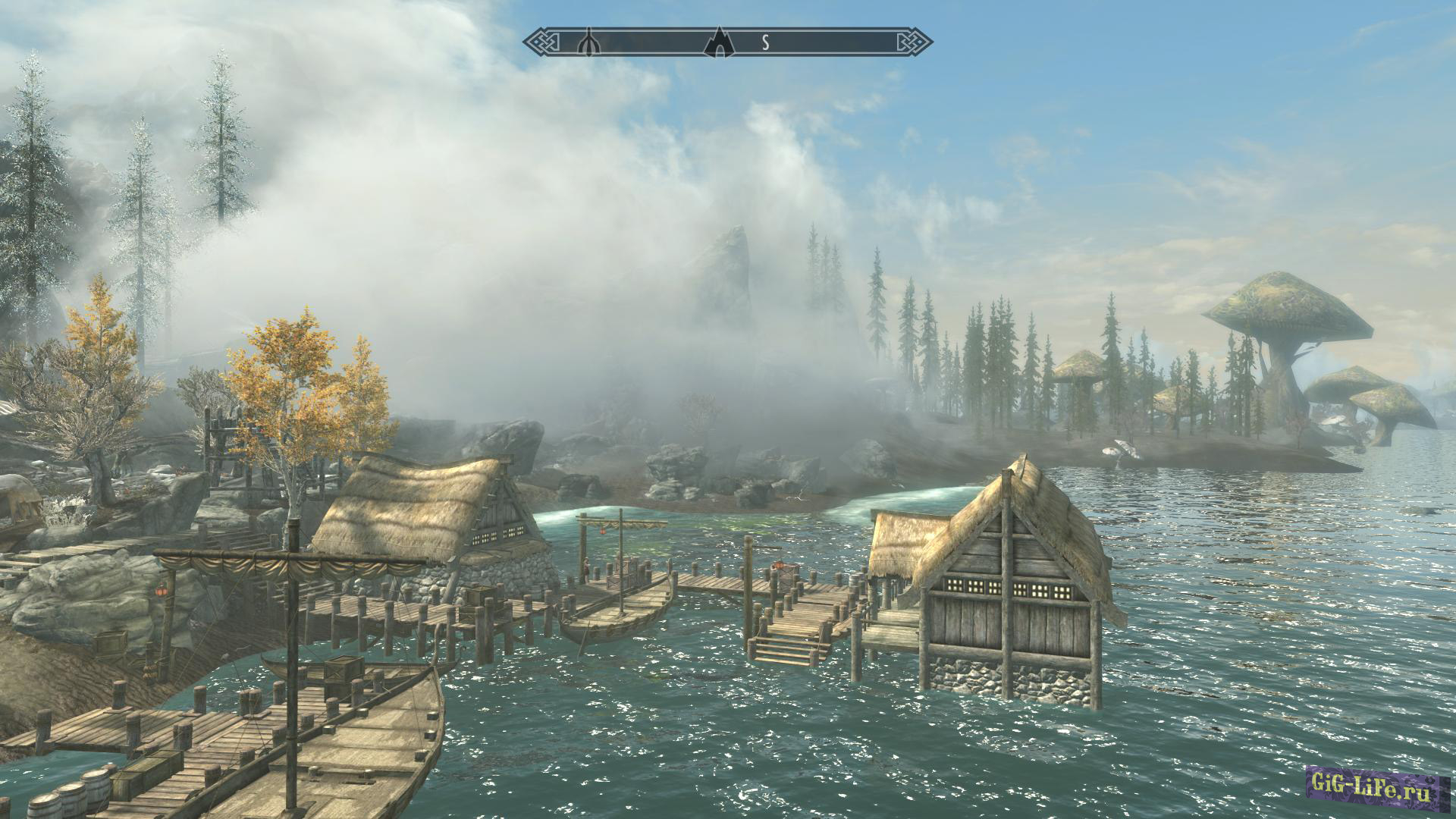Viewport: 1456px width, 819px height.
Task: Click the cave marker on the compass
Action: pyautogui.click(x=719, y=42)
